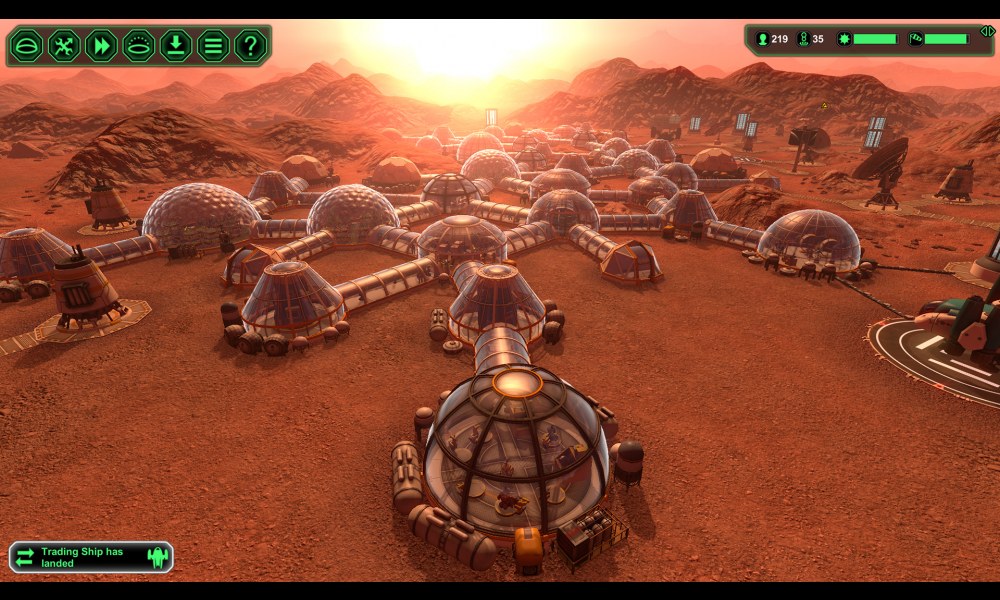The width and height of the screenshot is (1000, 600).
Task: Toggle fast-forward game speed
Action: click(101, 45)
